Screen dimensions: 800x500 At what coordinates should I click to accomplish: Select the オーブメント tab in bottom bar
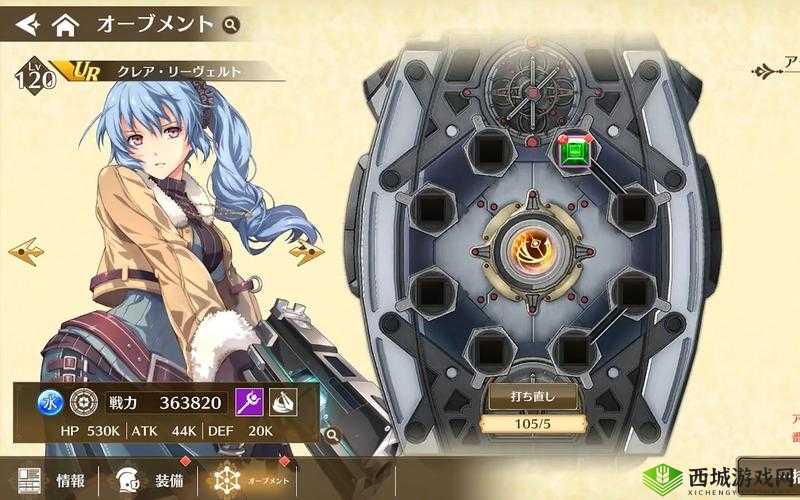[x=245, y=479]
